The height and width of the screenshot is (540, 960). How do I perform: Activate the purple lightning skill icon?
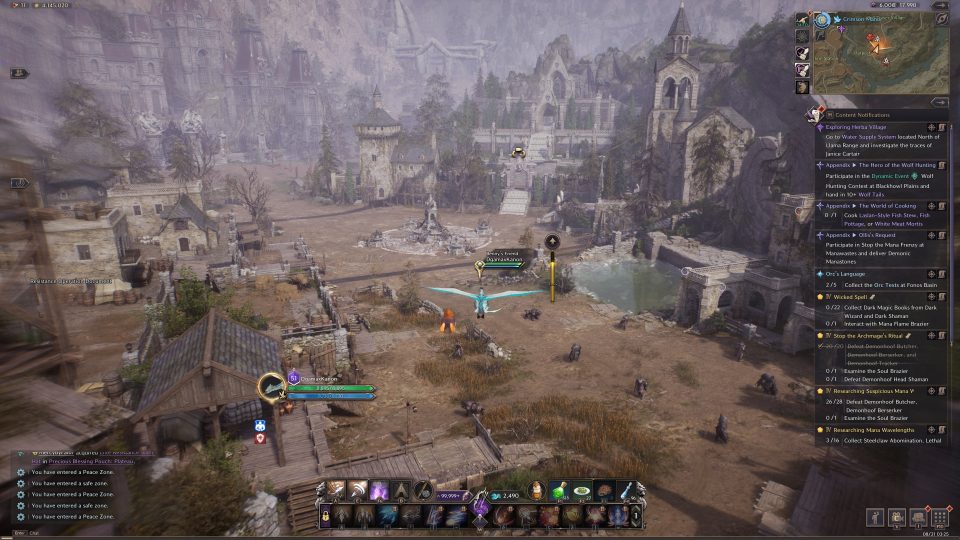(379, 491)
